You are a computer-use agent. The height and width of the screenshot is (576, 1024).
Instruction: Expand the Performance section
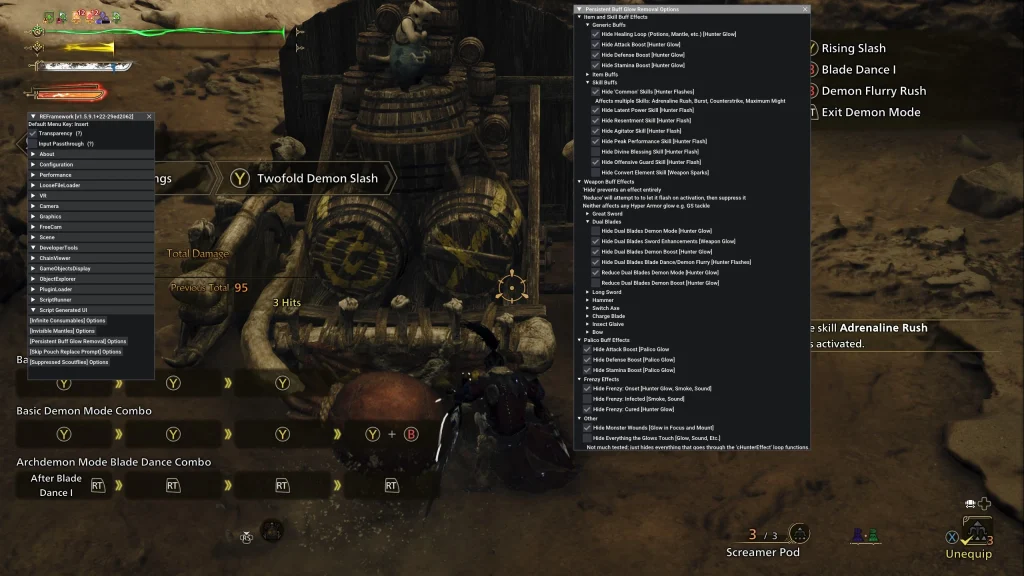(x=33, y=175)
